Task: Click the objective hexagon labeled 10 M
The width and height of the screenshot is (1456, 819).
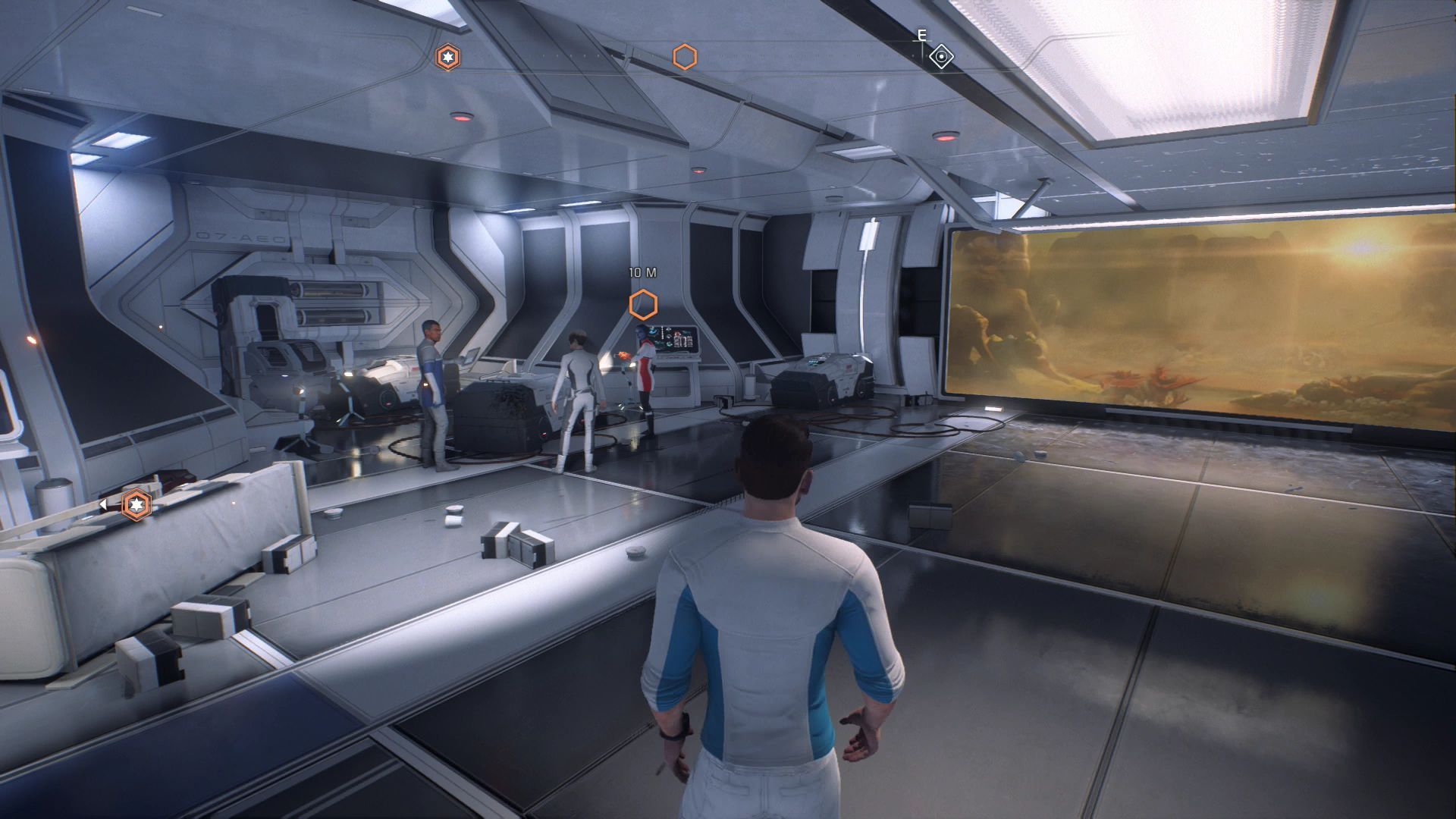Action: (x=643, y=304)
